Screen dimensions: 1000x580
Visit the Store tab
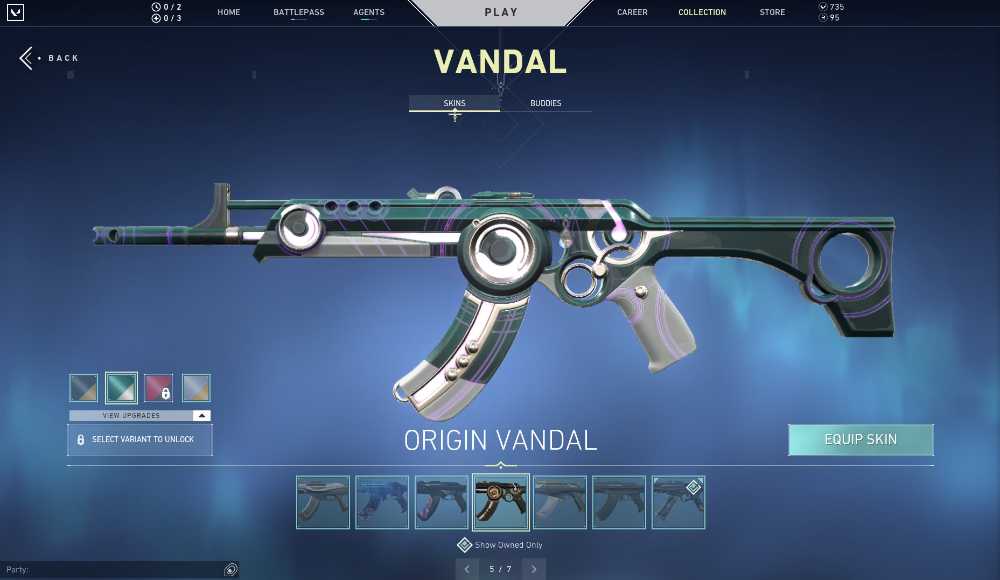point(772,13)
